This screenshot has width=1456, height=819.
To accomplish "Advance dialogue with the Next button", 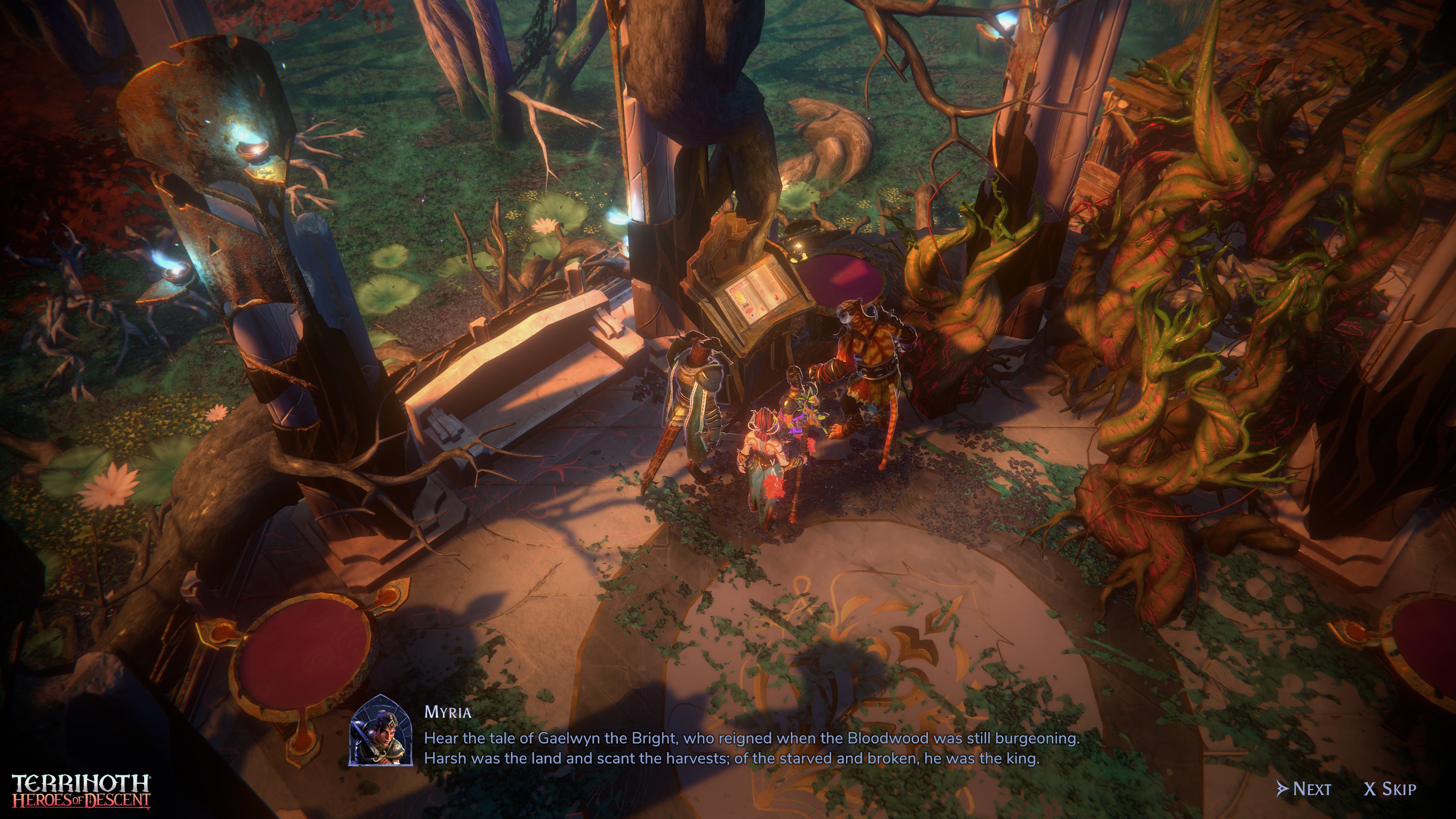I will pyautogui.click(x=1304, y=789).
